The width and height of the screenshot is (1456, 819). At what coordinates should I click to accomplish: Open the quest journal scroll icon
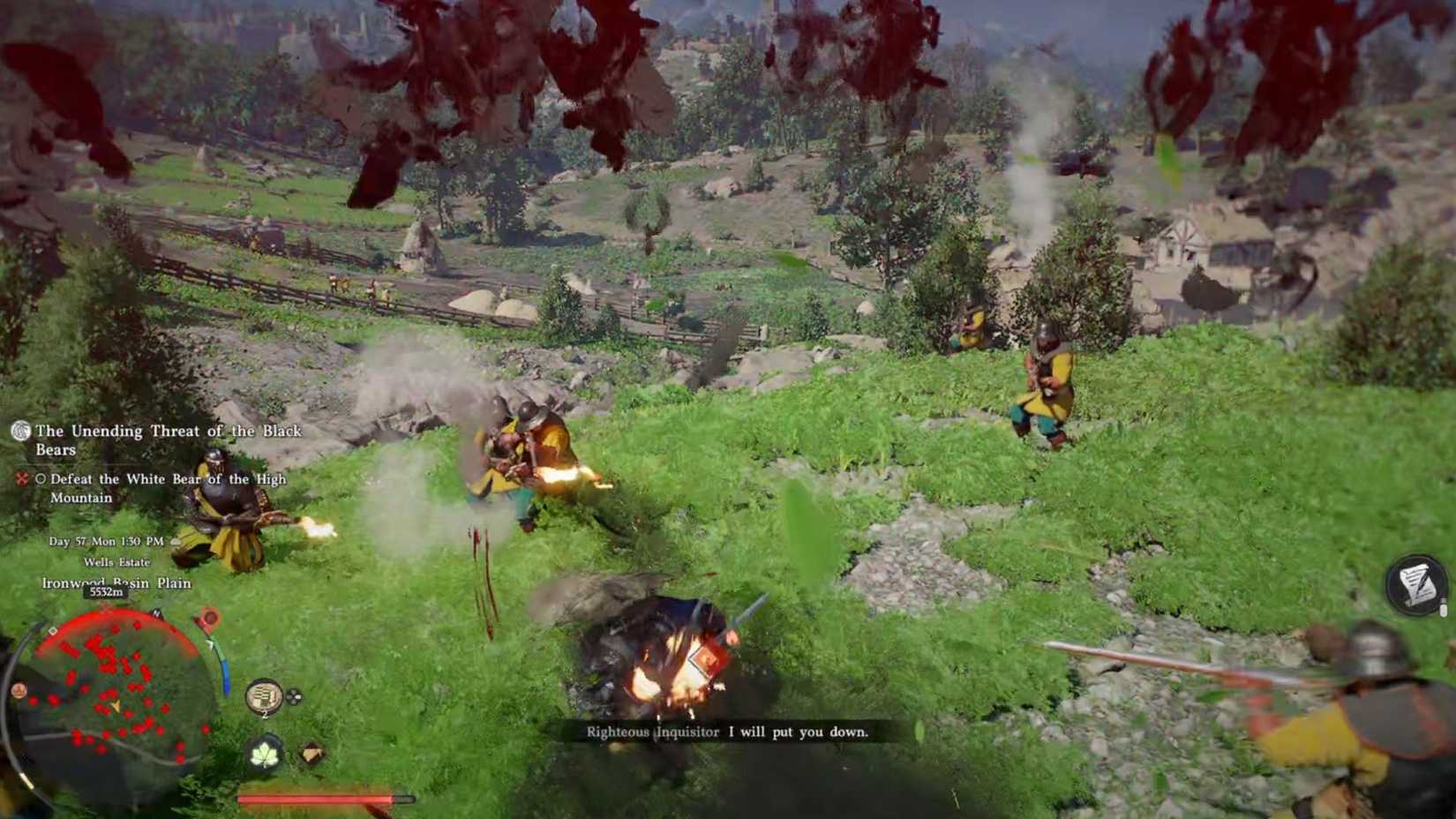pyautogui.click(x=1415, y=582)
